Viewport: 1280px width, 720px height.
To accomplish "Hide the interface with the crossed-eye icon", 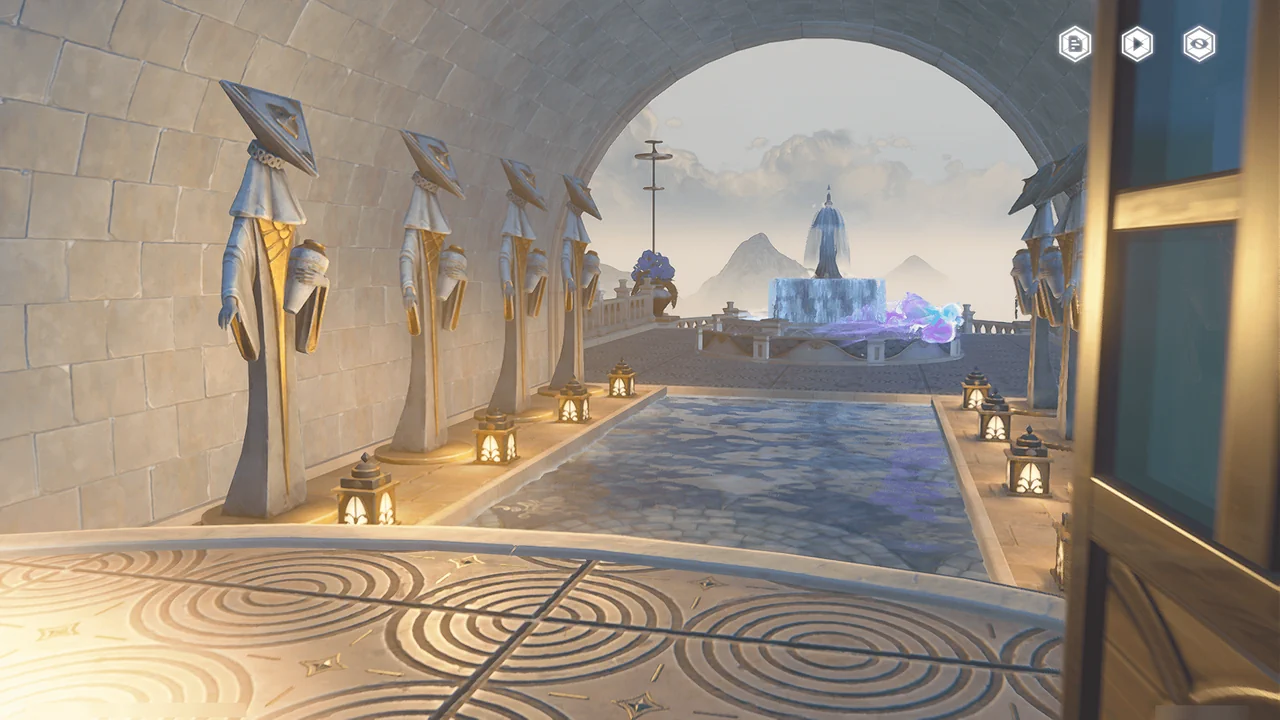I will coord(1199,44).
